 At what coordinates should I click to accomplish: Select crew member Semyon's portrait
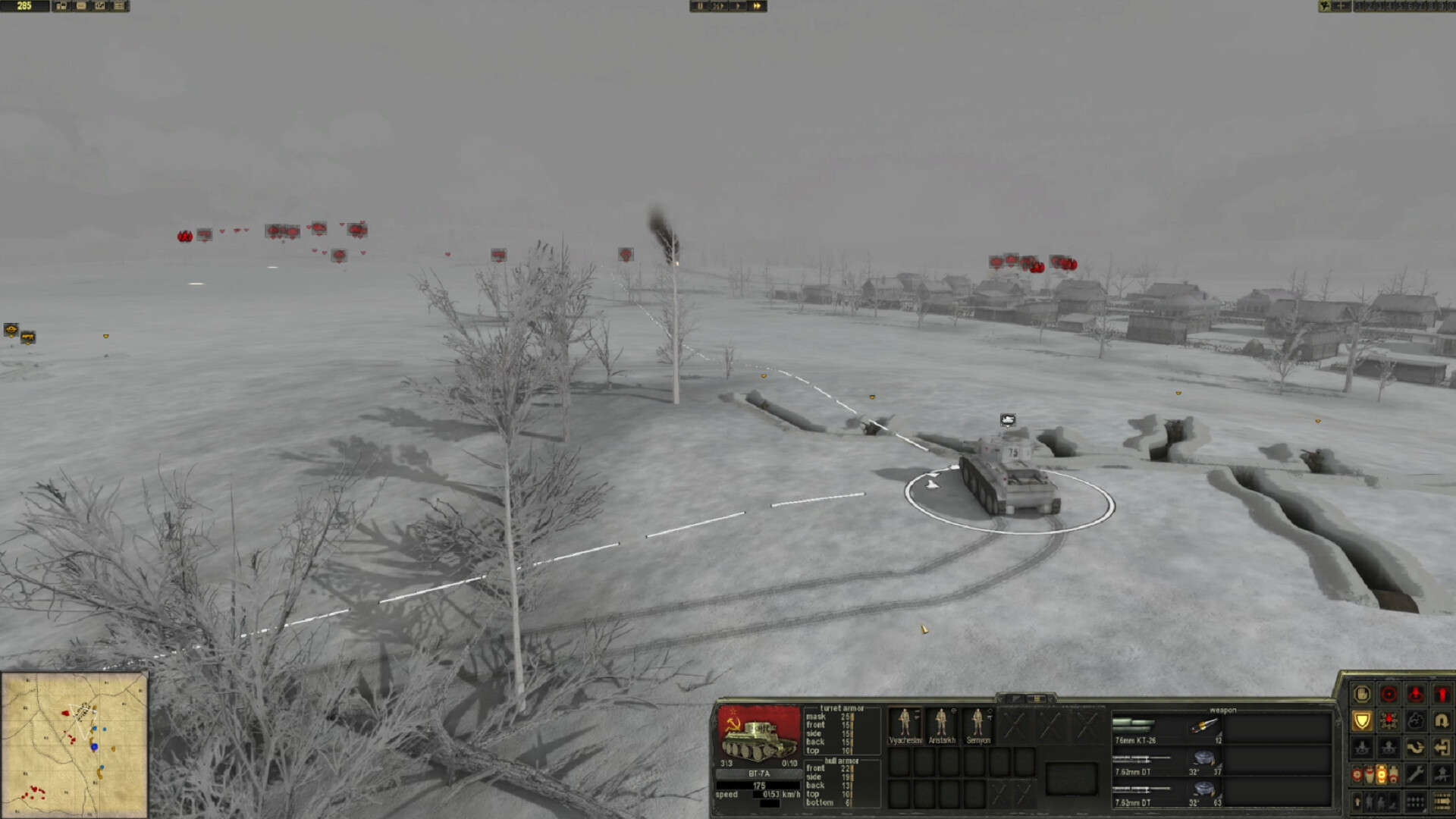(980, 724)
